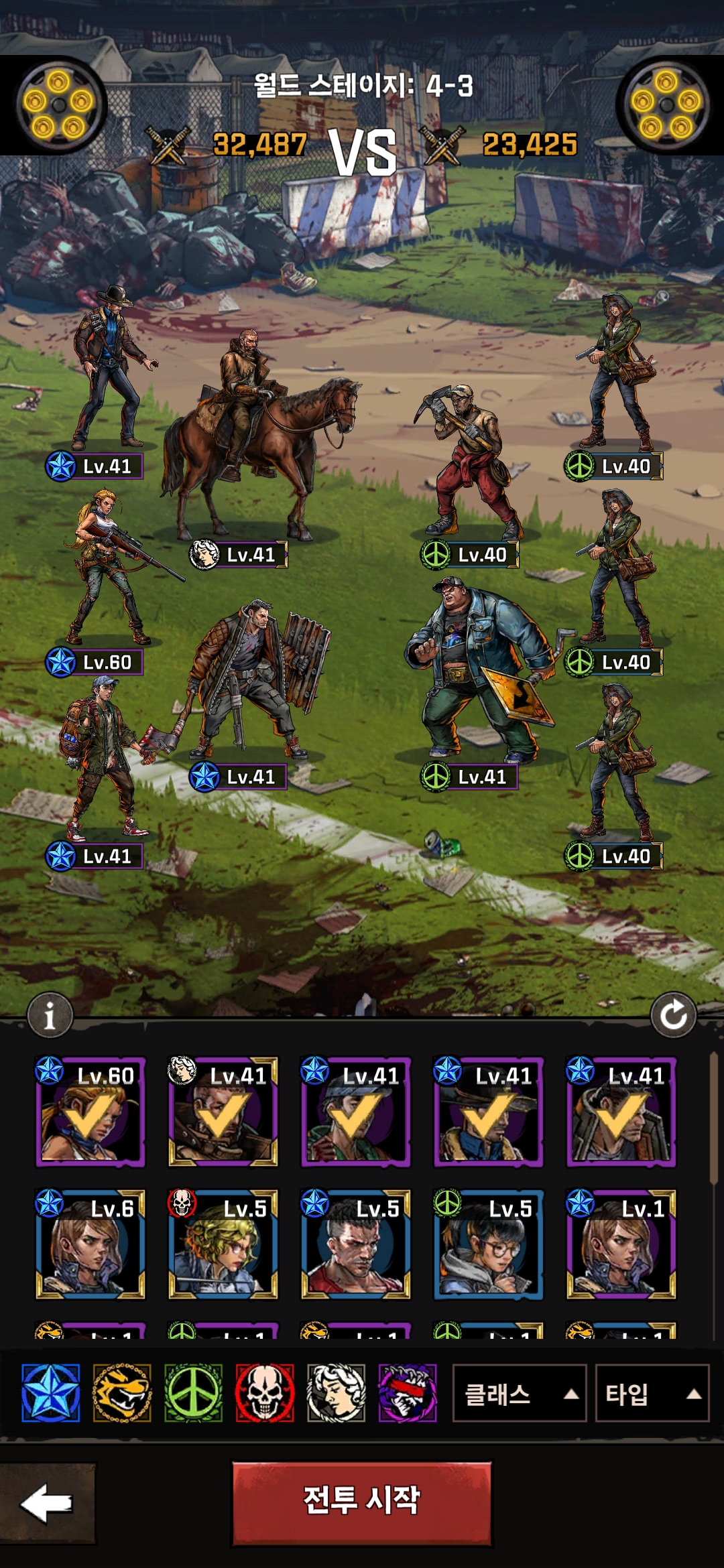Viewport: 724px width, 1568px height.
Task: Select the Lv.5 glasses hero with peace emblem
Action: (x=488, y=1245)
